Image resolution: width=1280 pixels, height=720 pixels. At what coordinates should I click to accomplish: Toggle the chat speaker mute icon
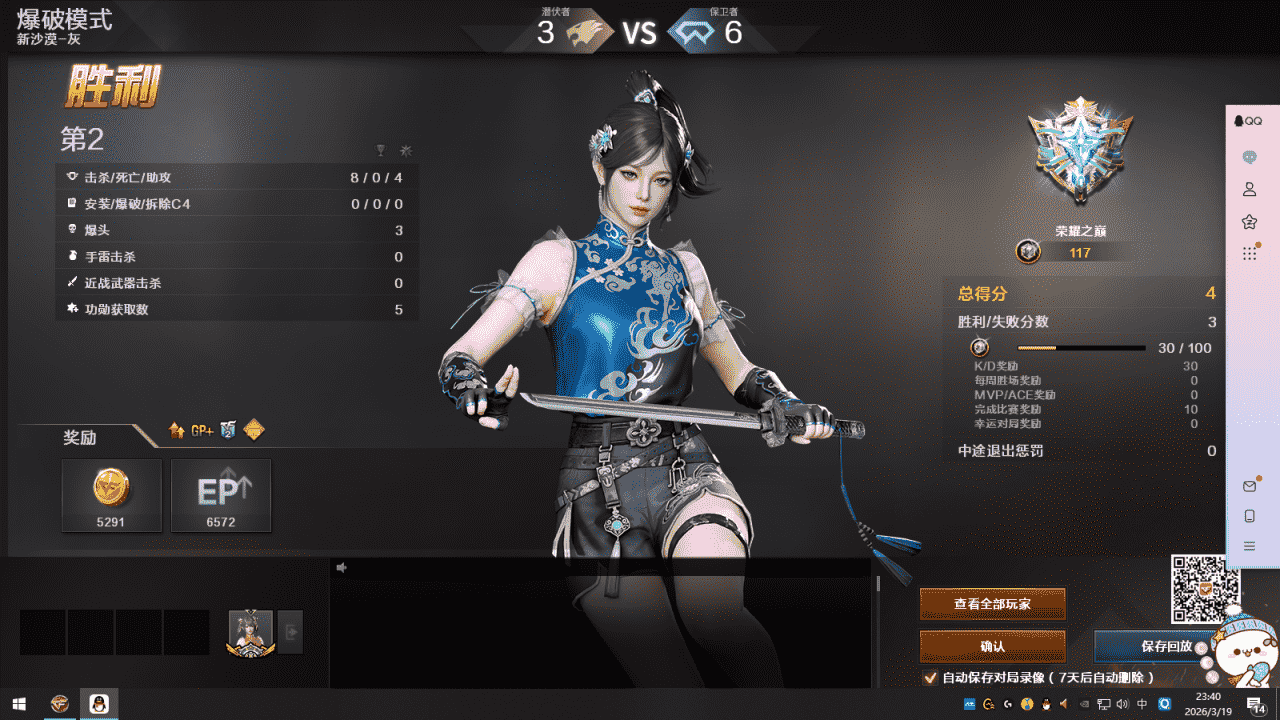[x=342, y=568]
